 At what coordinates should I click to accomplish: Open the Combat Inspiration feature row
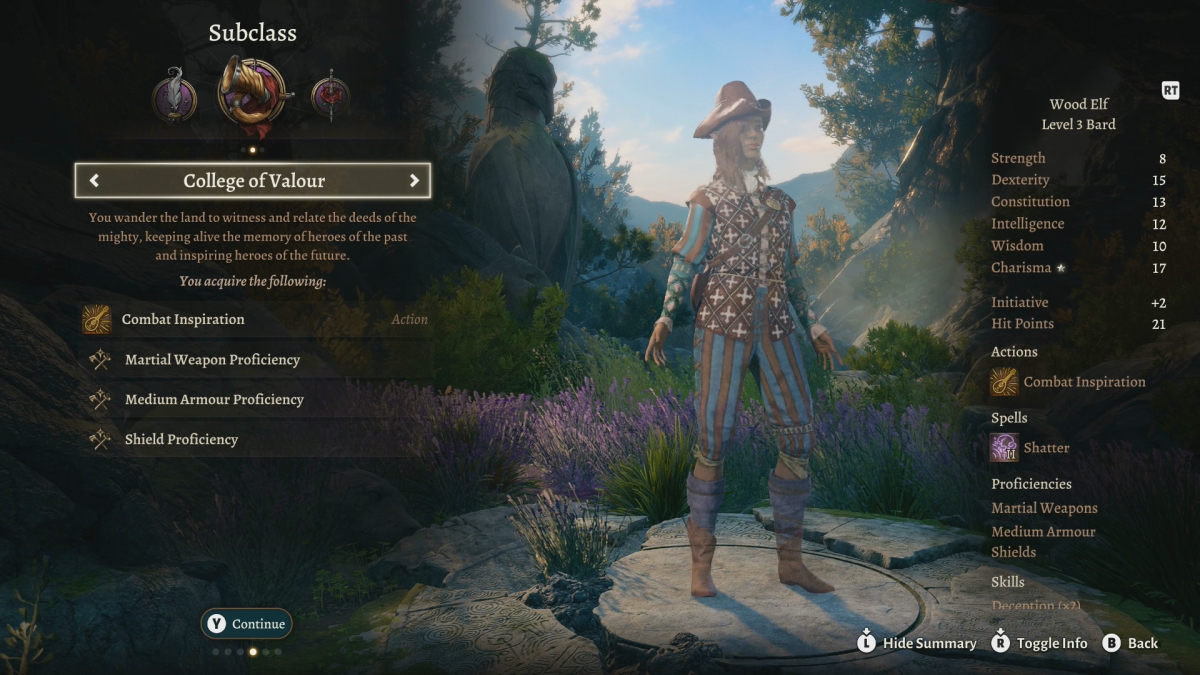click(x=255, y=319)
